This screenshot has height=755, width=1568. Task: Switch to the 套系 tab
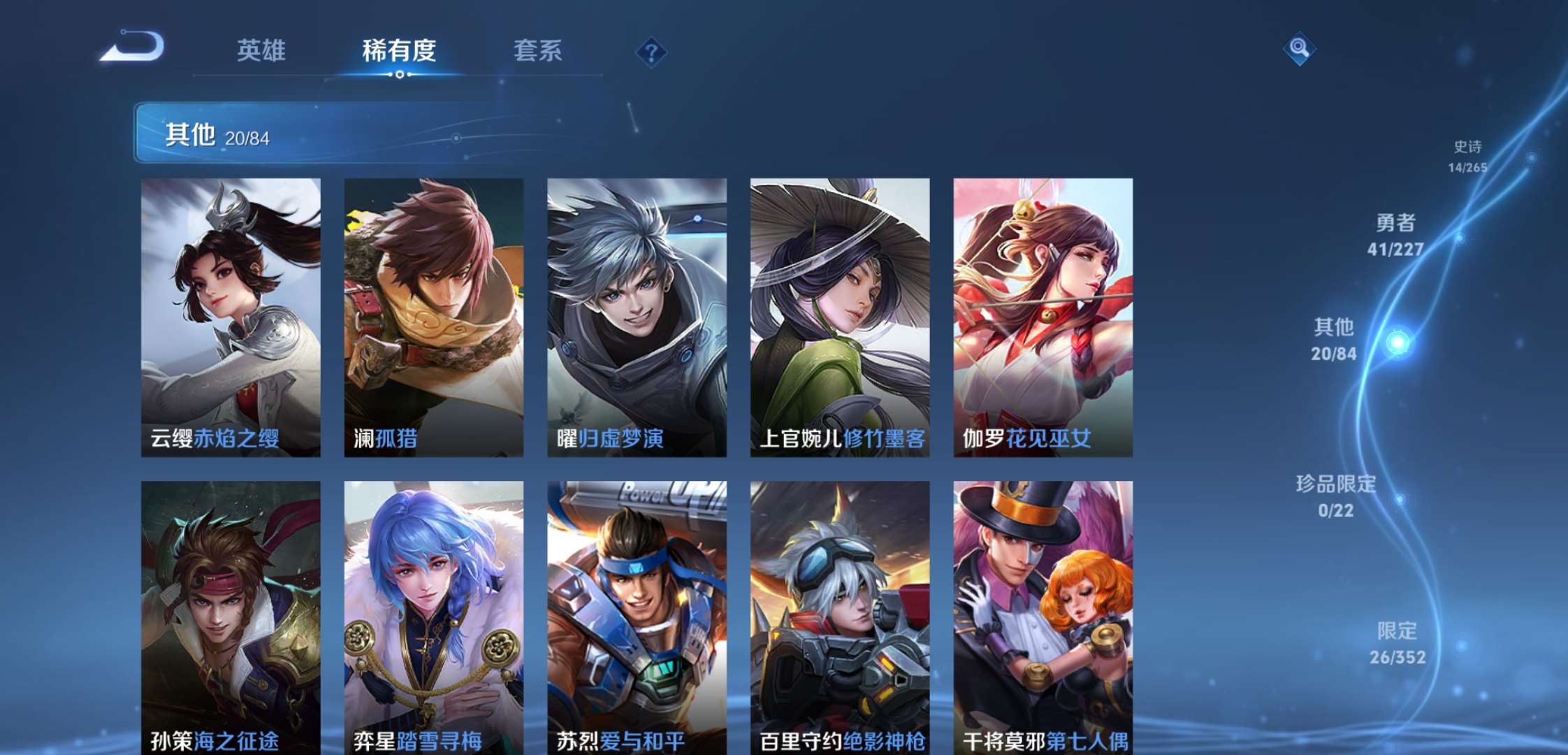pos(539,50)
